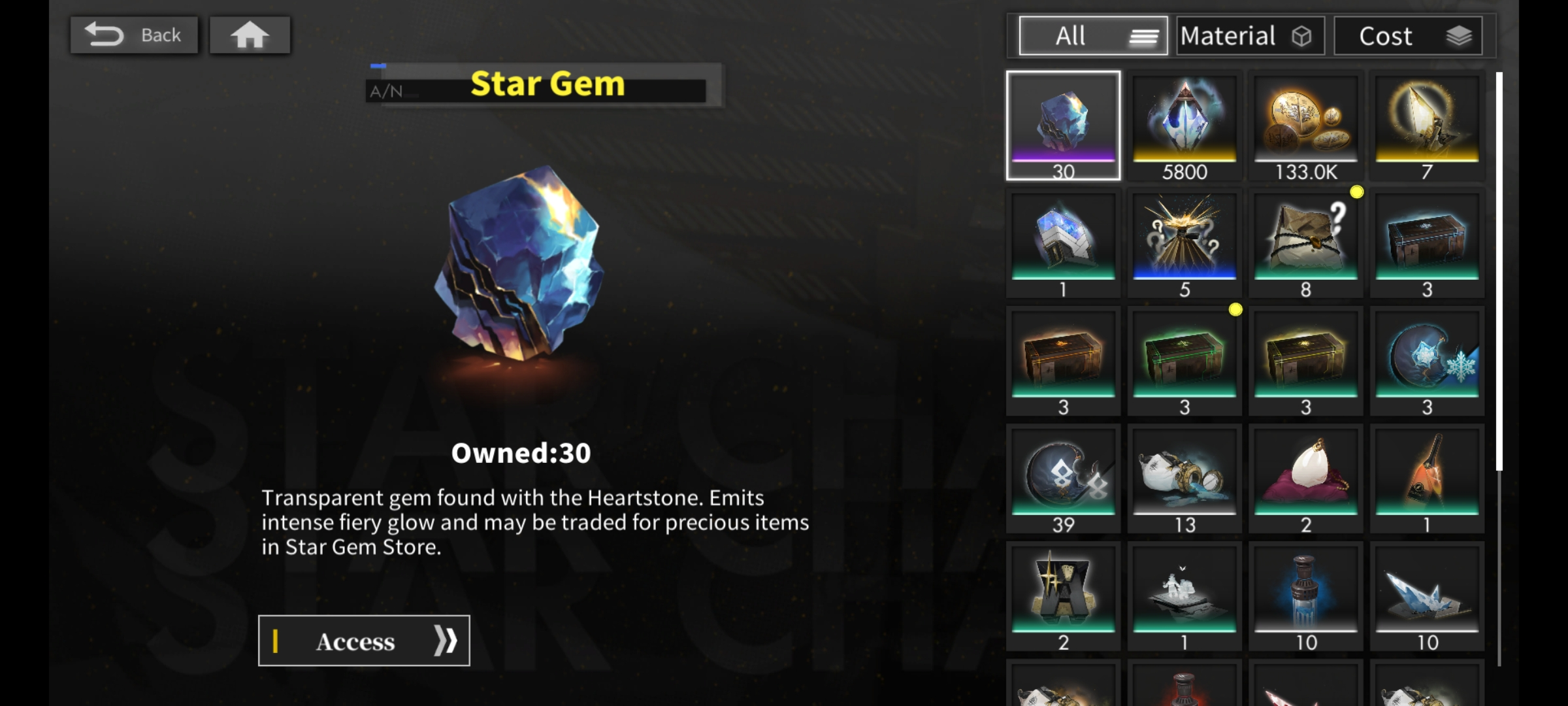Pick the golden shard item with quantity 7
Viewport: 1568px width, 706px height.
pyautogui.click(x=1427, y=126)
